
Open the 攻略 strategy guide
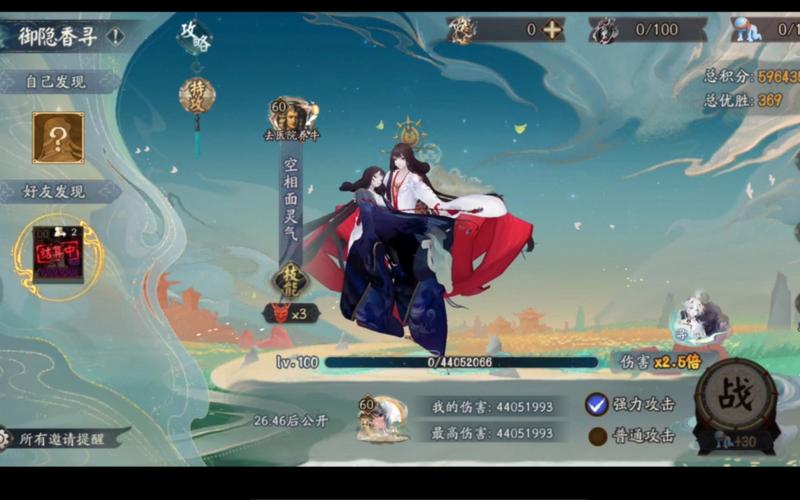coord(194,37)
